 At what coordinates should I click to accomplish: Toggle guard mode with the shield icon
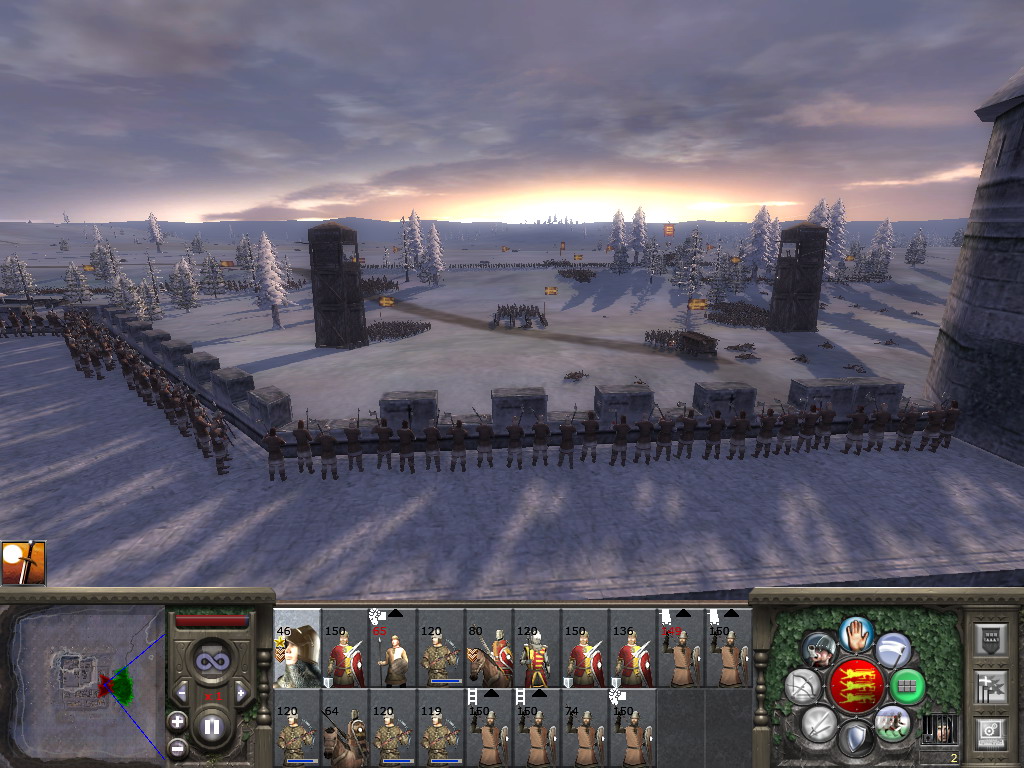(x=855, y=738)
